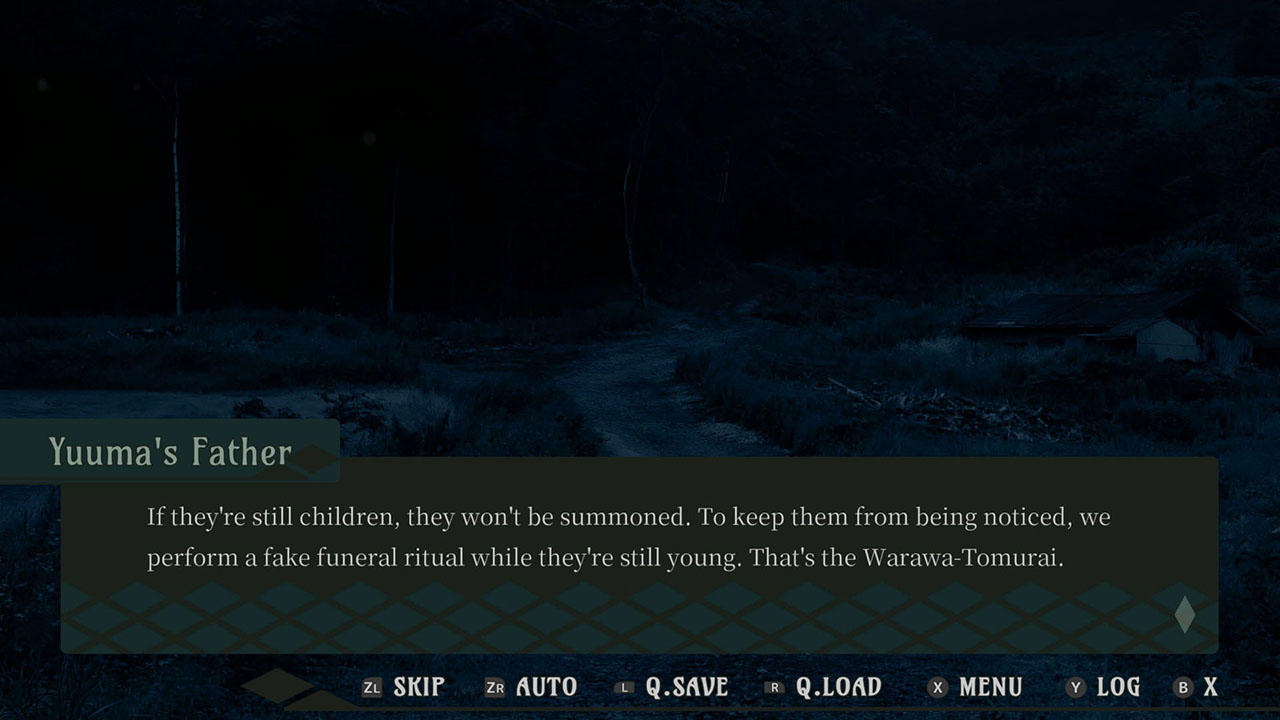Click the ZL button badge next to SKIP
The width and height of the screenshot is (1280, 720).
point(371,687)
